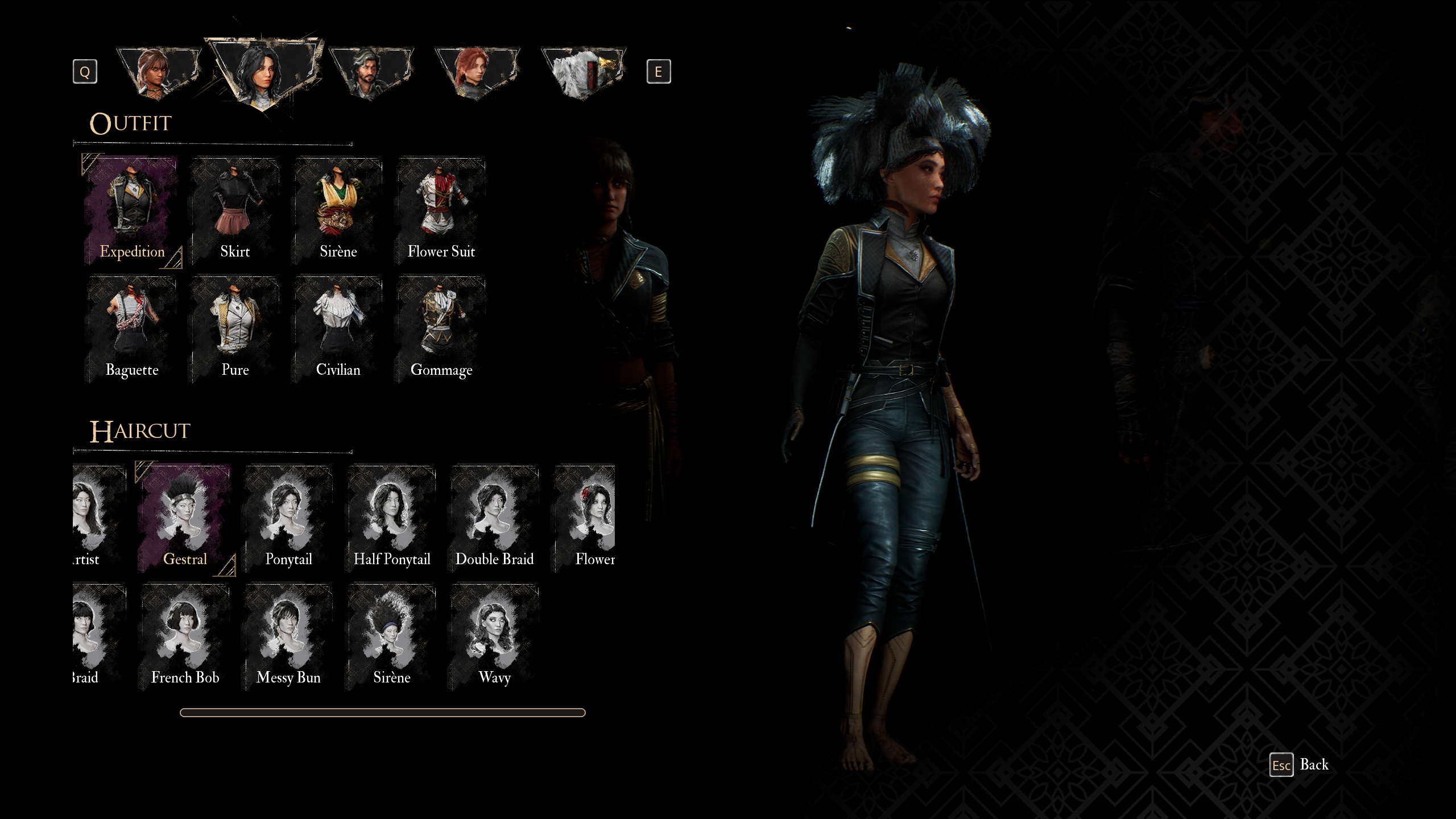This screenshot has width=1456, height=819.
Task: Select the Half Ponytail haircut
Action: click(x=391, y=518)
